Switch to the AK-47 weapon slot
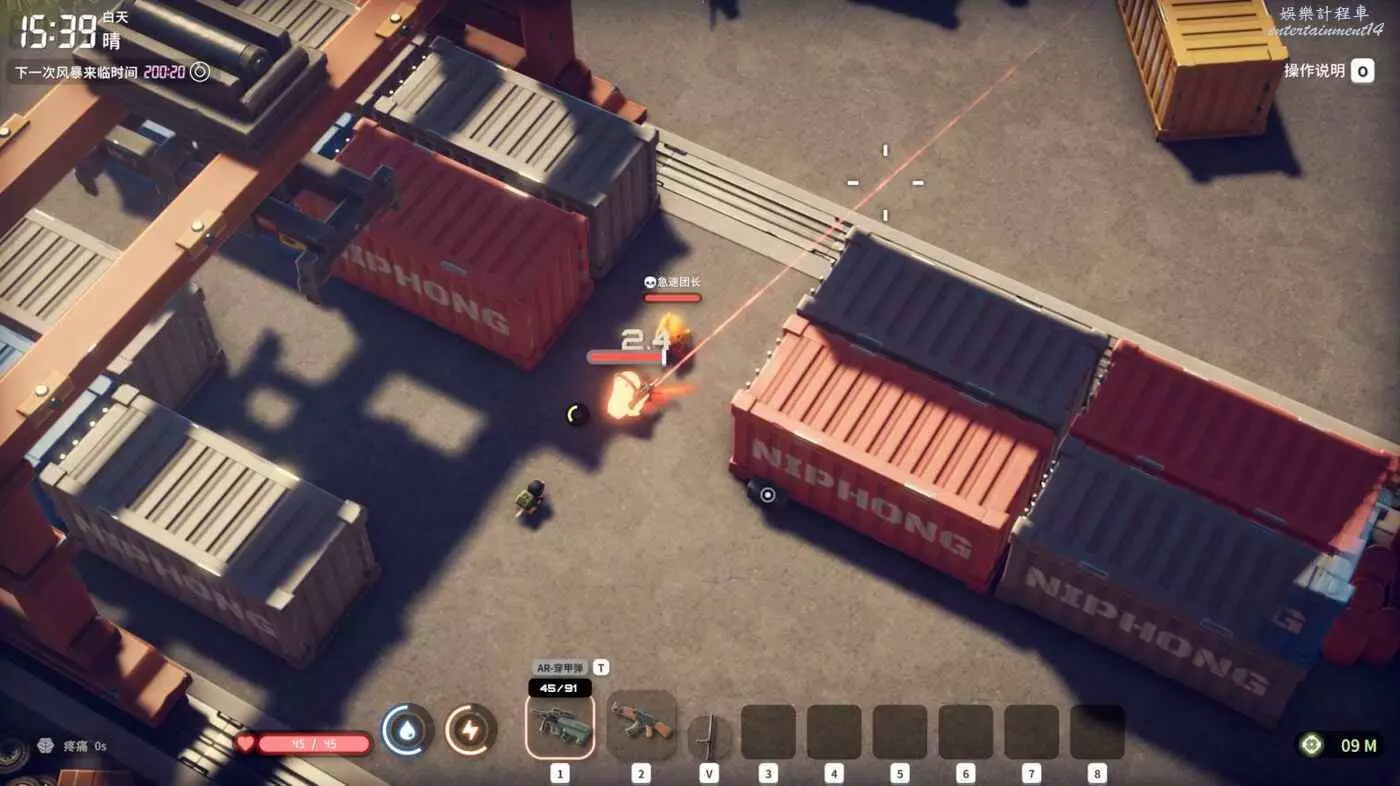The image size is (1400, 786). click(641, 724)
